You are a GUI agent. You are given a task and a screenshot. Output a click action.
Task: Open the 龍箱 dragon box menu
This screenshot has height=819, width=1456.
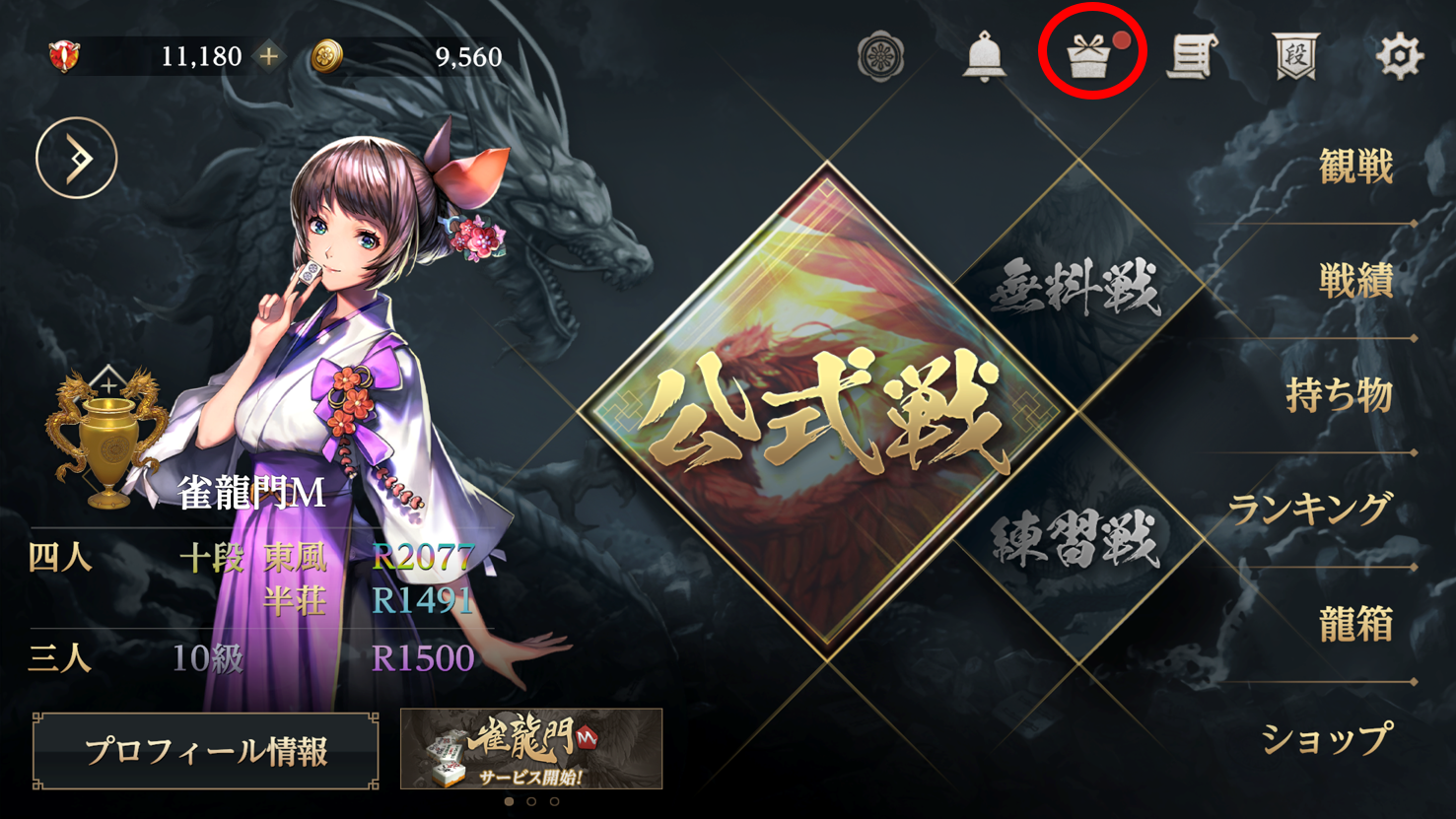click(x=1355, y=625)
